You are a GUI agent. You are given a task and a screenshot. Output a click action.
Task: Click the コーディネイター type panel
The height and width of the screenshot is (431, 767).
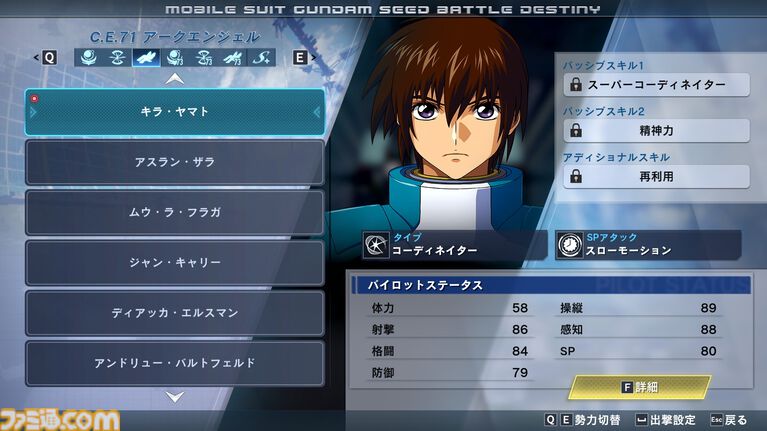pos(453,245)
